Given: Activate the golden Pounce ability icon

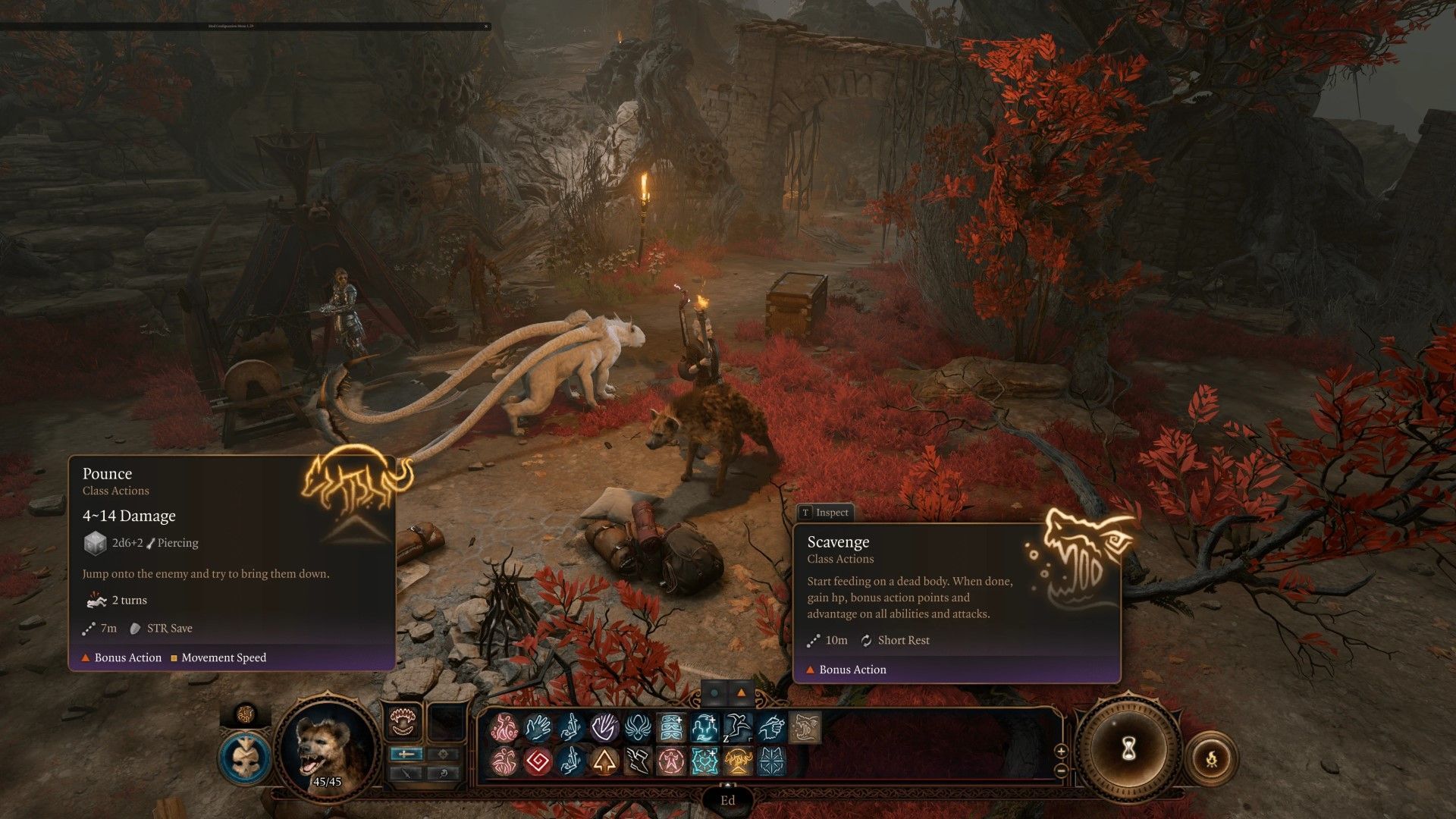Looking at the screenshot, I should tap(738, 761).
